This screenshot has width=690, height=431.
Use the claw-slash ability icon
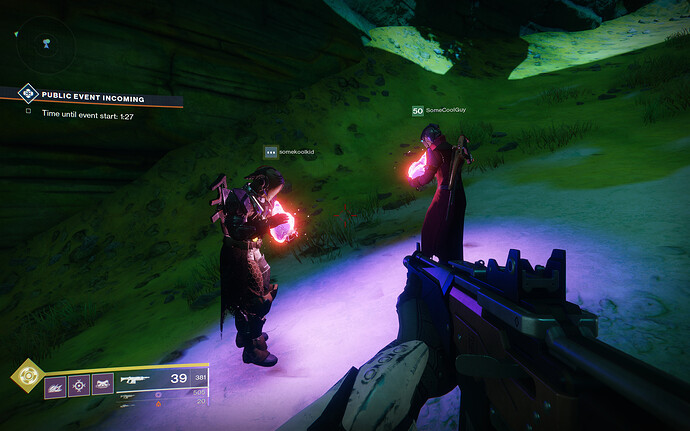[x=55, y=385]
